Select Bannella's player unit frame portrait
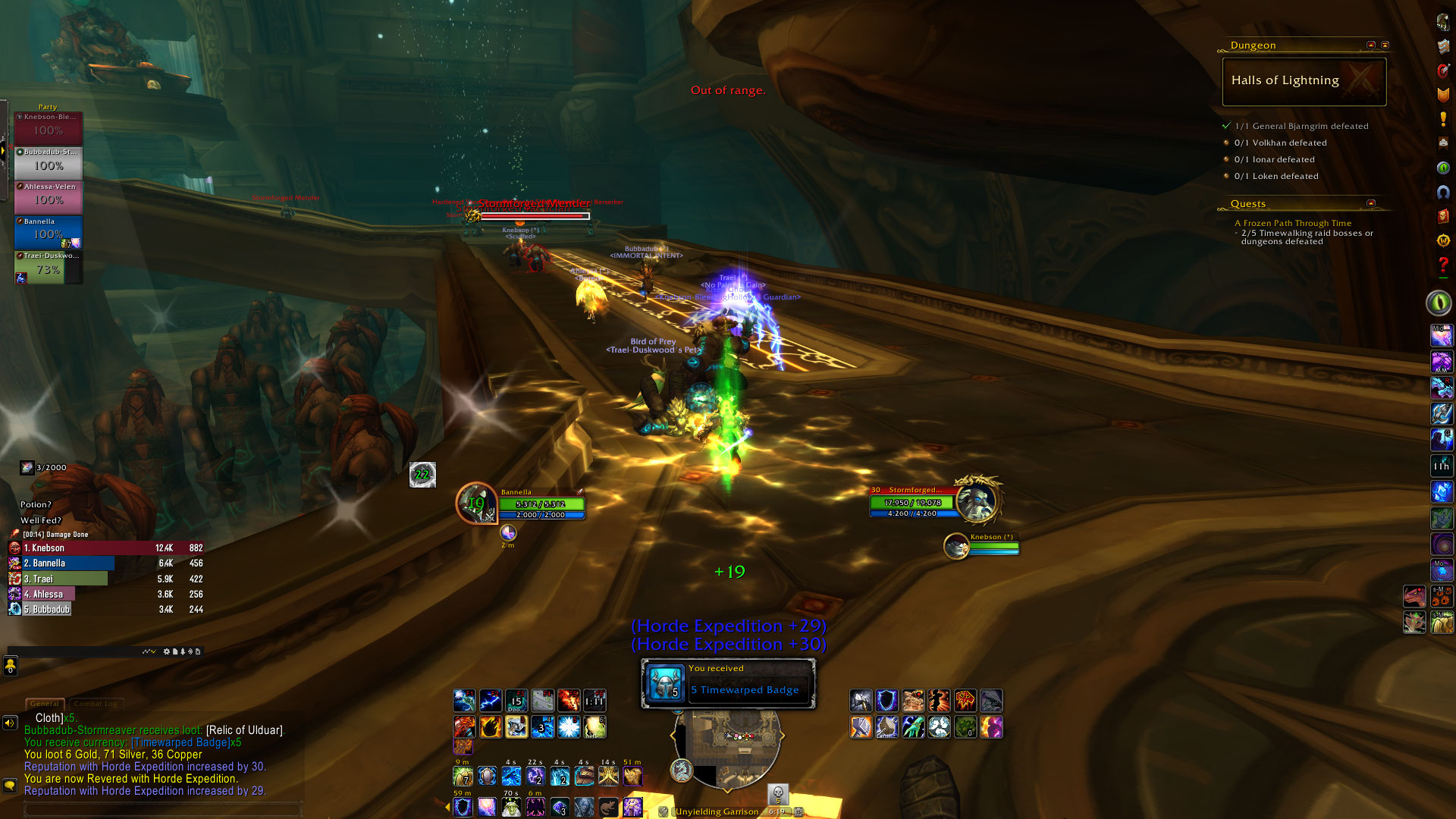The image size is (1456, 819). pos(476,504)
